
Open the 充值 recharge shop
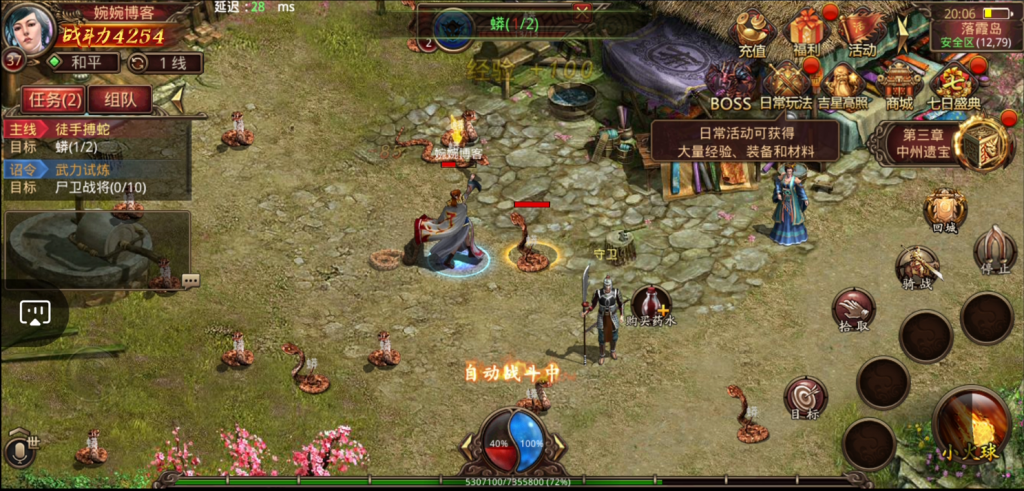click(x=753, y=32)
